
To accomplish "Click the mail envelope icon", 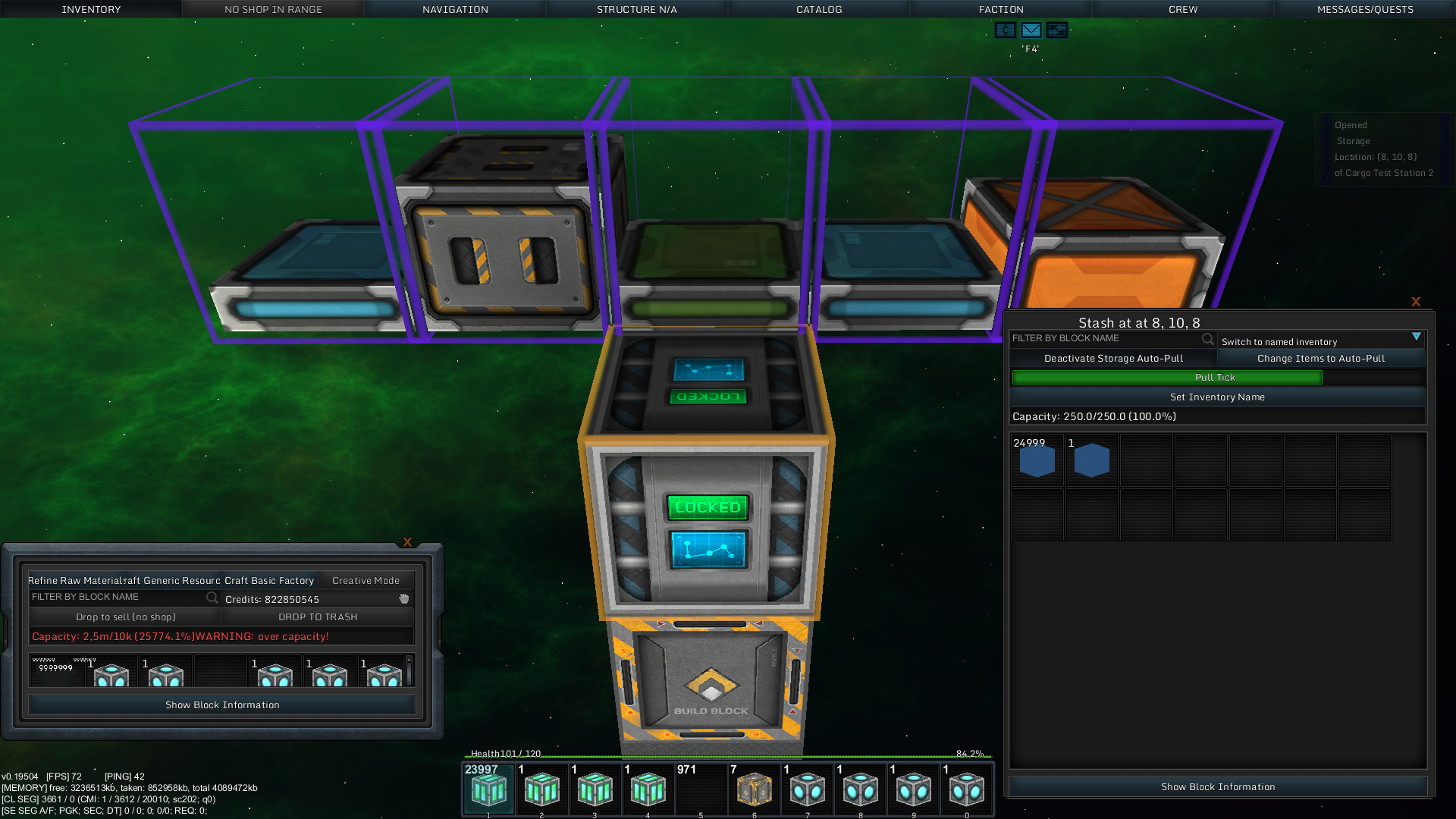I will pos(1031,30).
